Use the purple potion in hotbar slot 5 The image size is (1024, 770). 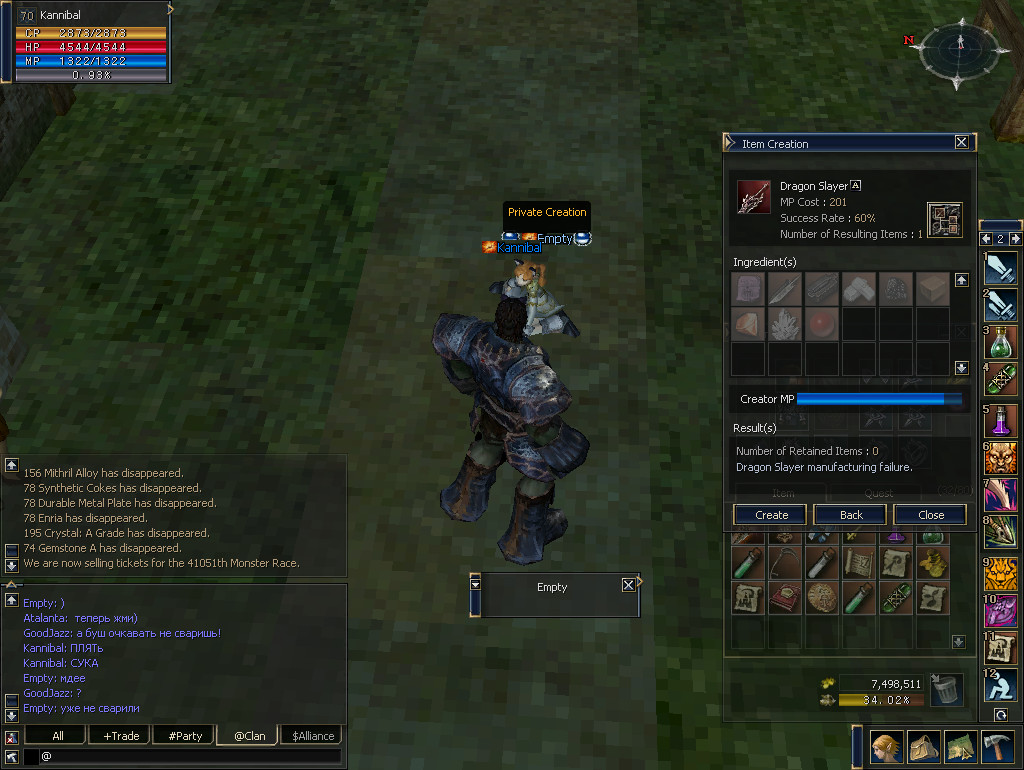[x=1001, y=420]
